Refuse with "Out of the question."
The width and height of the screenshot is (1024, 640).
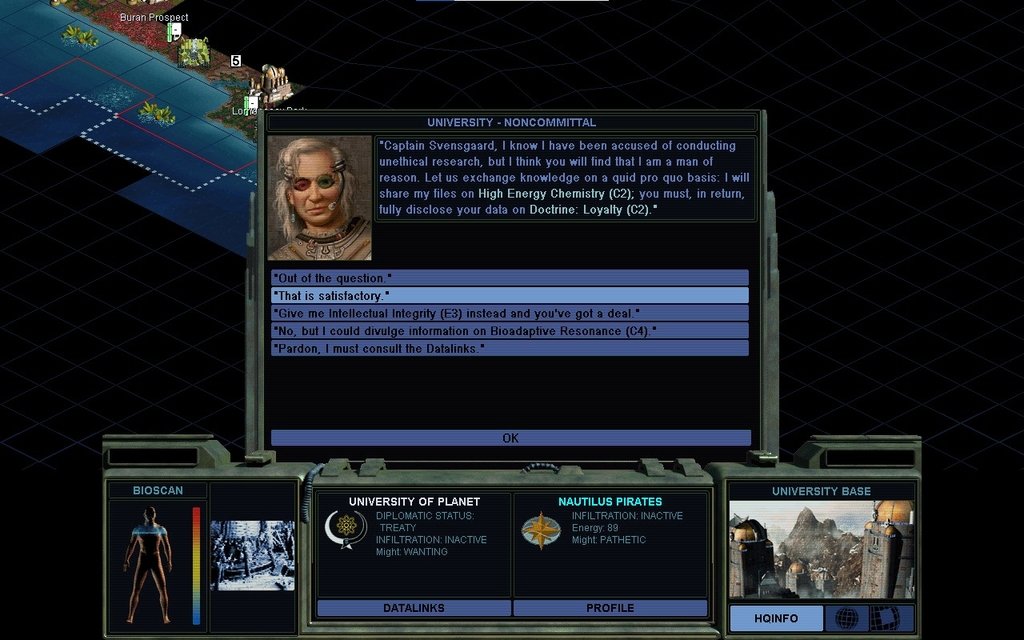[x=509, y=278]
